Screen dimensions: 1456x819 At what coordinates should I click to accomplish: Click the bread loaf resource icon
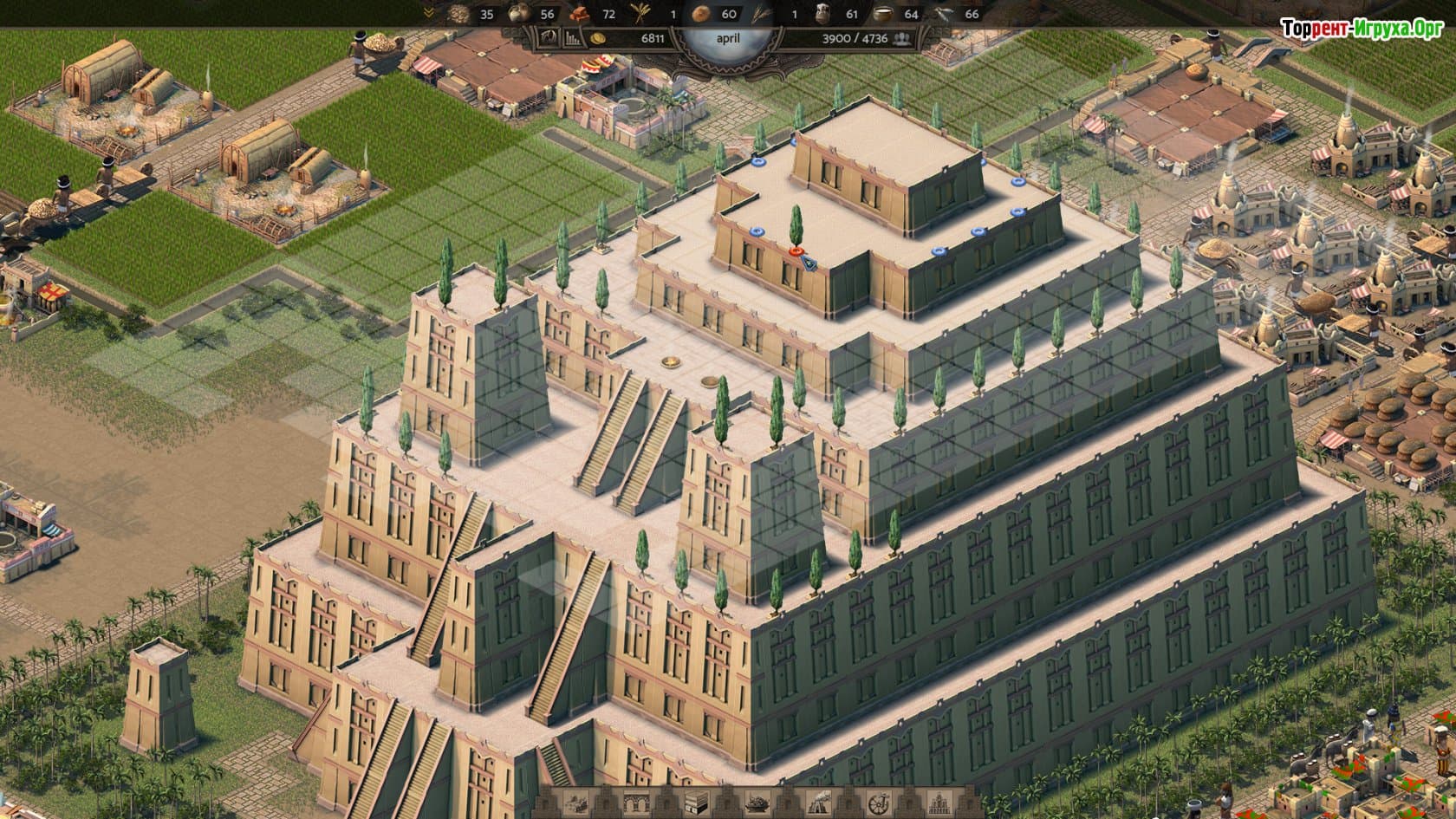[700, 14]
